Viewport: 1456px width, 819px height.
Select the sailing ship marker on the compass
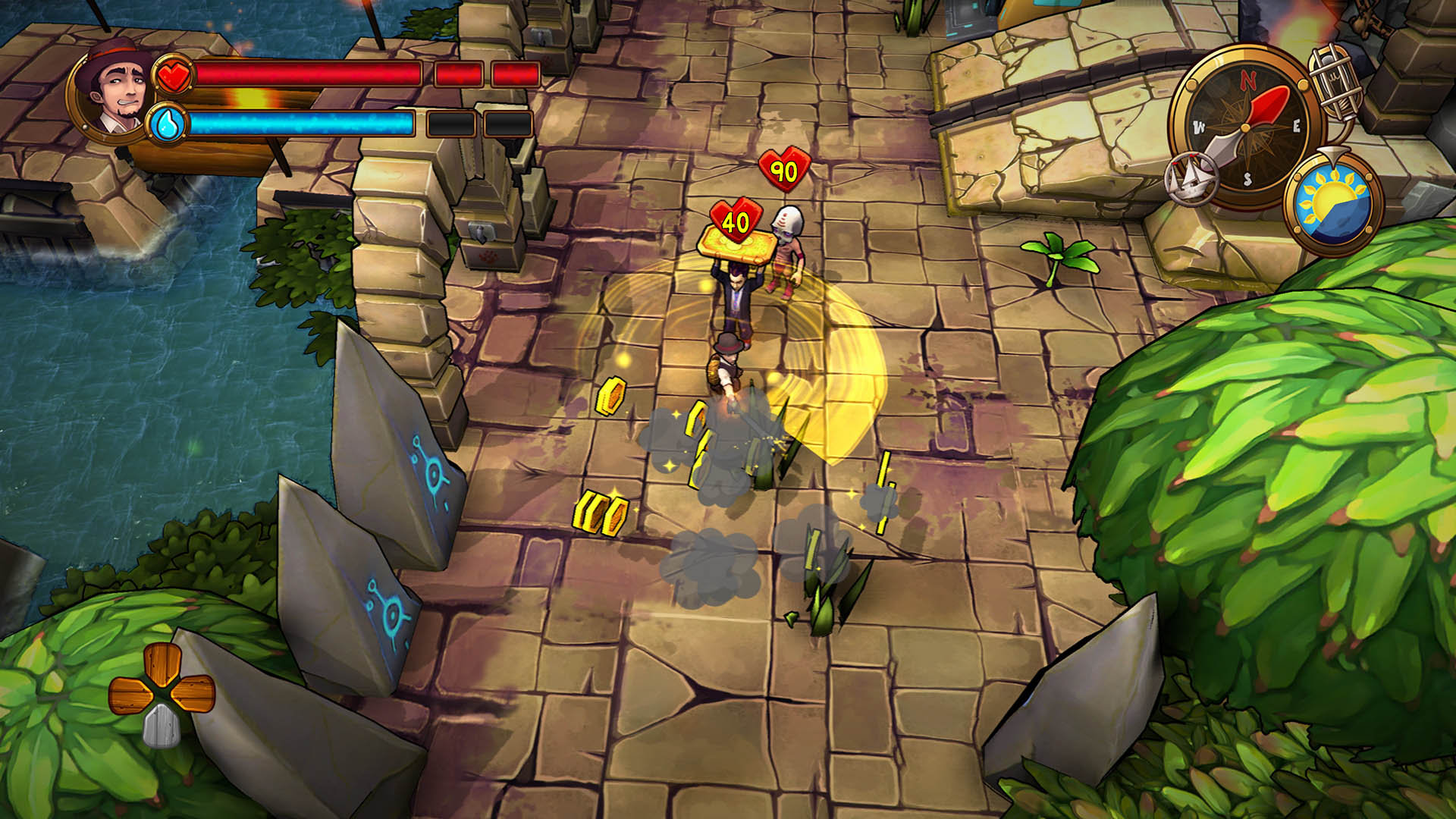(x=1191, y=180)
